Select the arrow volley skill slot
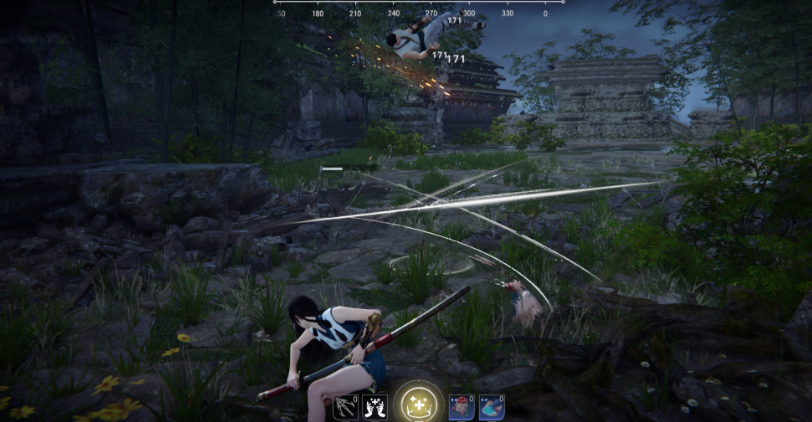The width and height of the screenshot is (812, 422). coord(346,406)
